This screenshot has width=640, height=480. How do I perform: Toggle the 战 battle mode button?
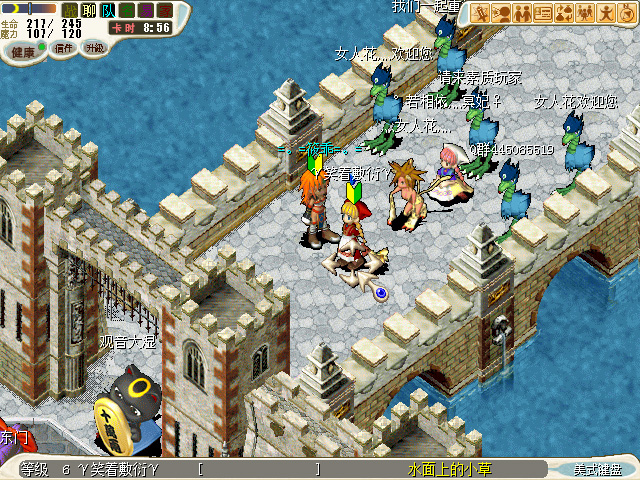pos(70,9)
